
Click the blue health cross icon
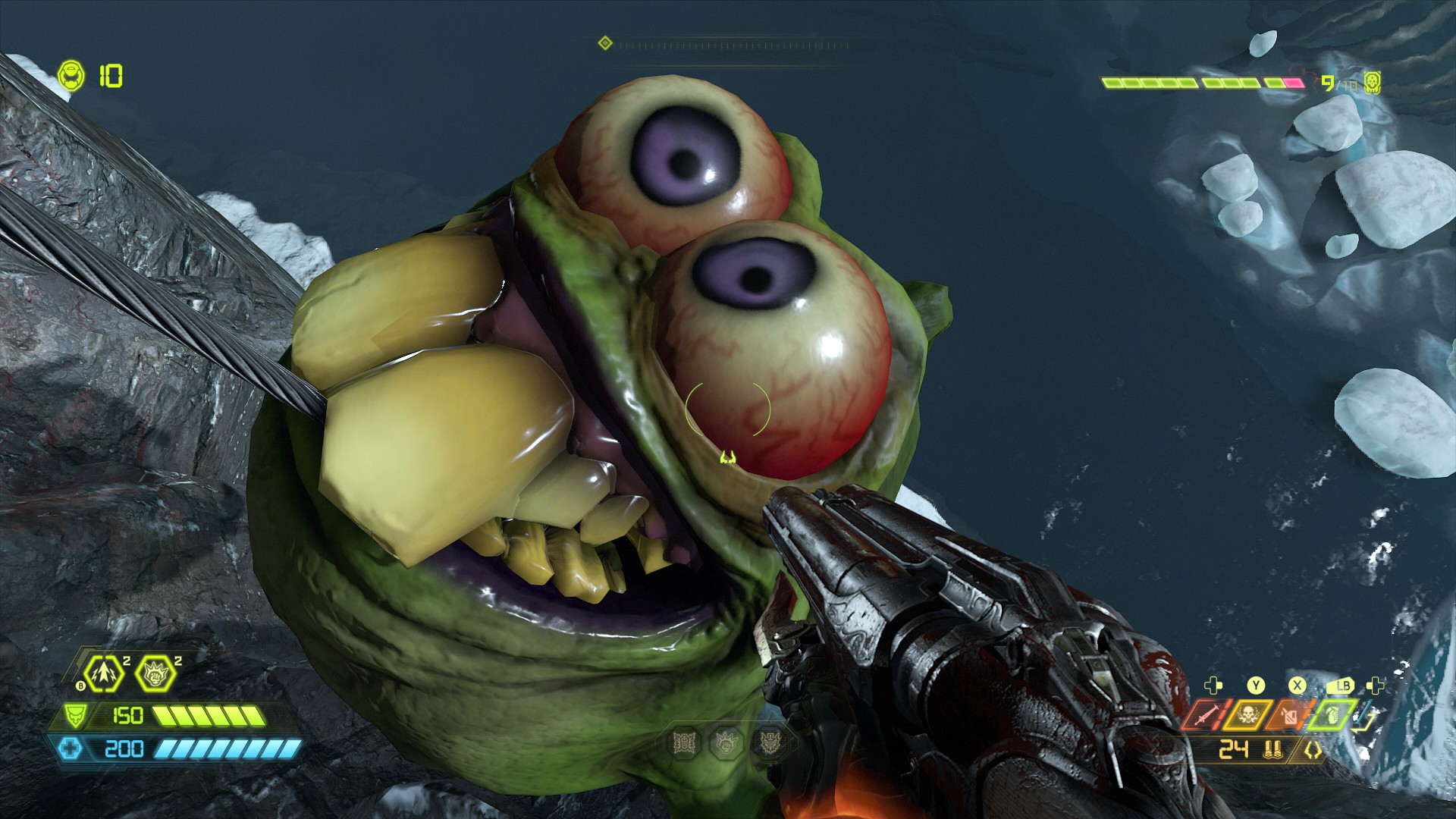[71, 749]
